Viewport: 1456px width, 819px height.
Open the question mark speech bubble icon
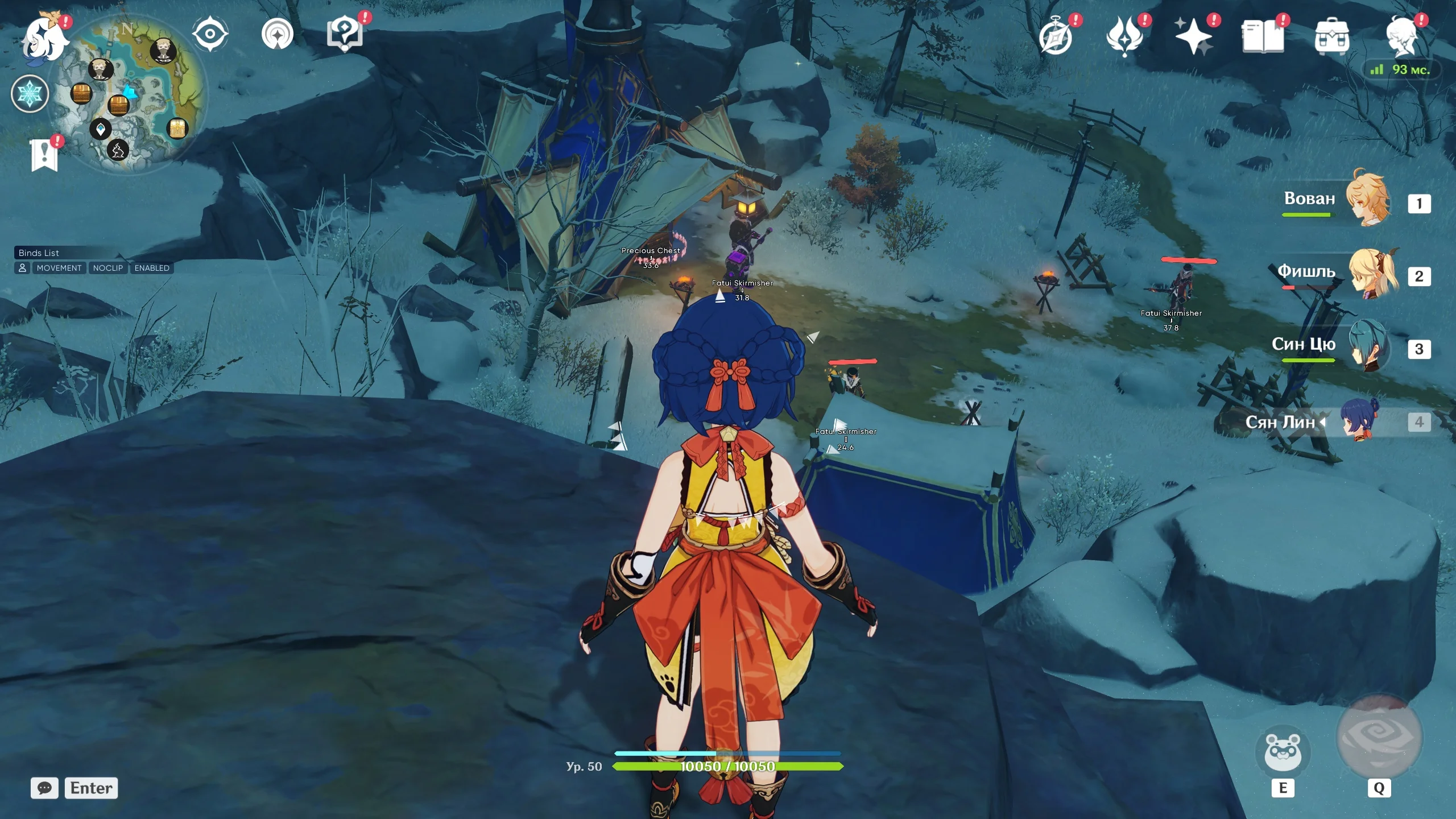point(345,34)
